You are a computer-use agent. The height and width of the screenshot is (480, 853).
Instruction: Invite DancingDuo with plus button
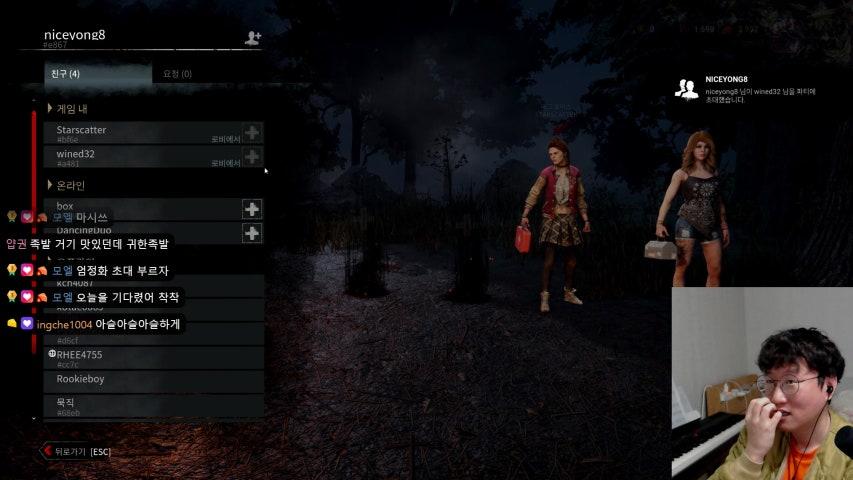pos(252,233)
